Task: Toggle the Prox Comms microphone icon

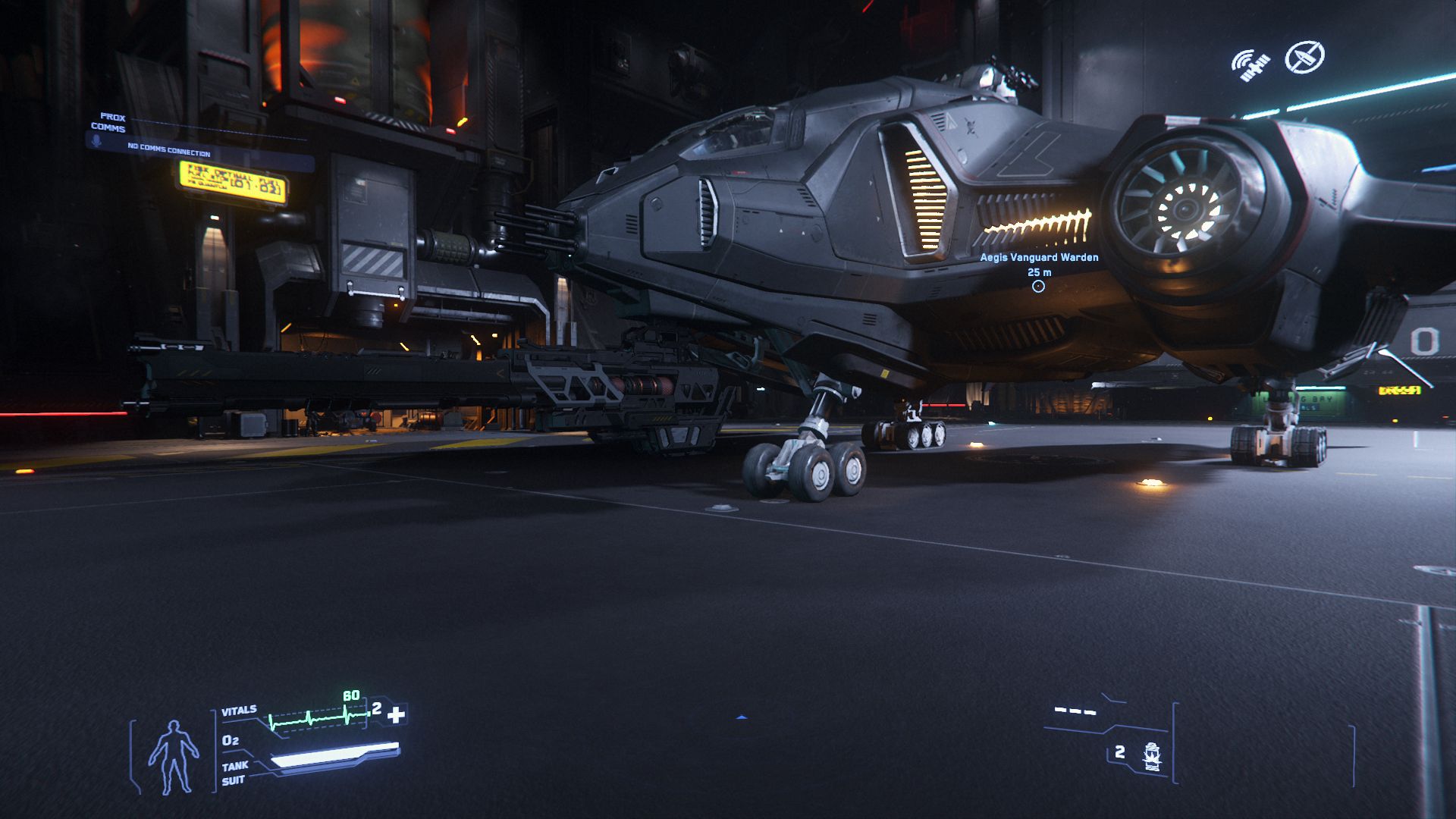Action: (x=96, y=142)
